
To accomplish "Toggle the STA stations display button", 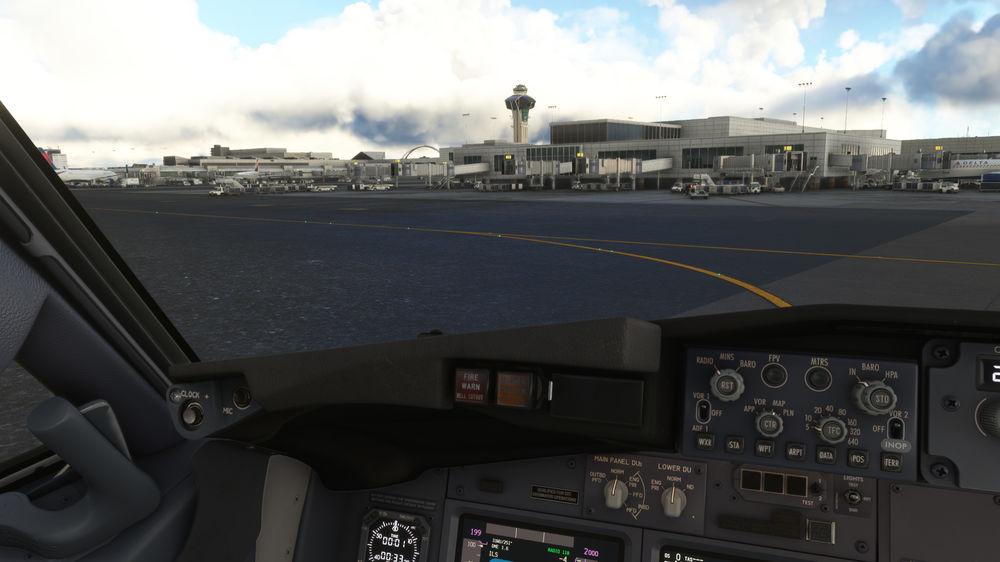I will (735, 445).
